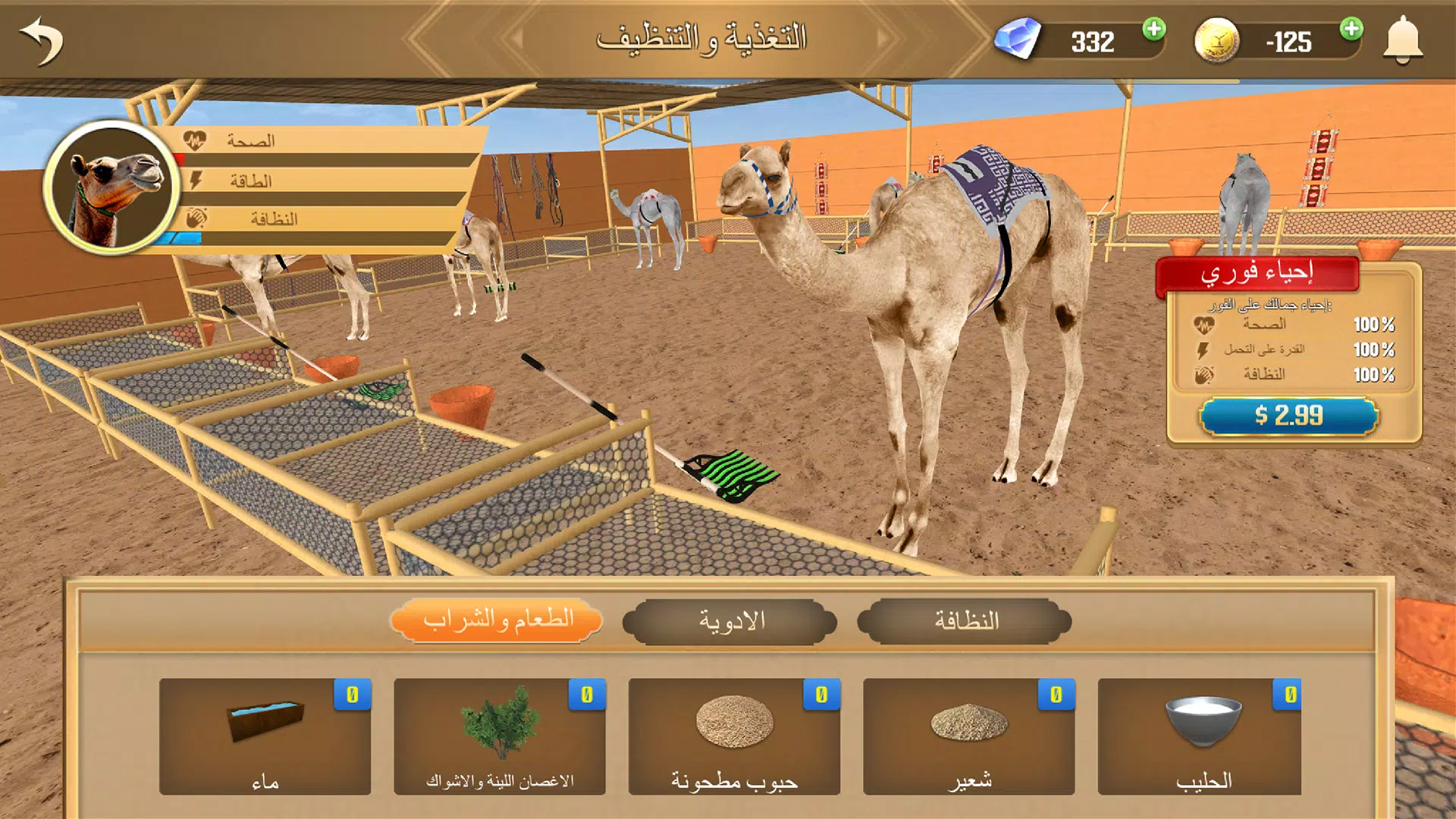
Task: Switch to the الطعام والشراب tab
Action: tap(497, 621)
